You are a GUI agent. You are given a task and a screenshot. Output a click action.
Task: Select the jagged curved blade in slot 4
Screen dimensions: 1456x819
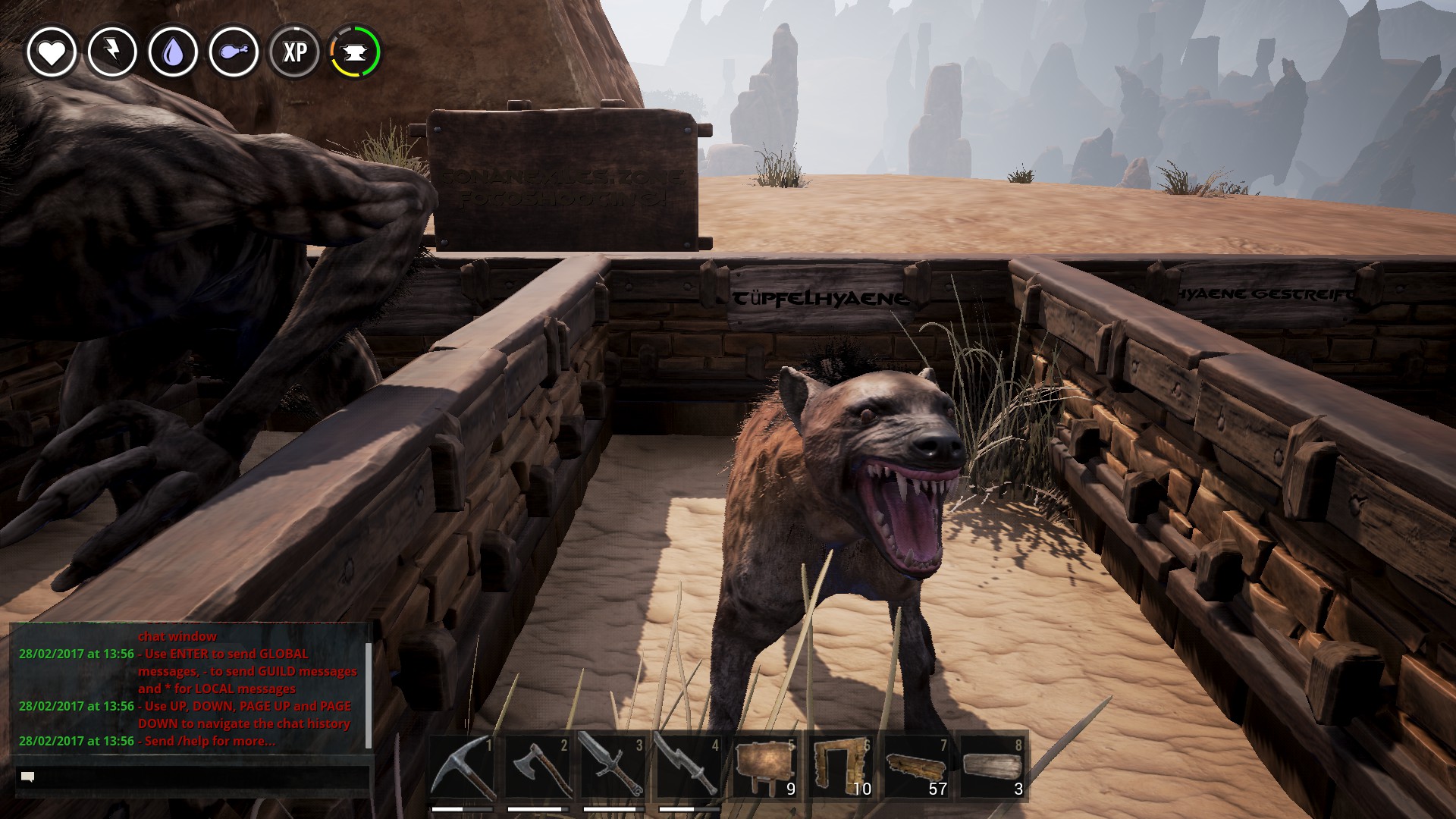click(689, 767)
